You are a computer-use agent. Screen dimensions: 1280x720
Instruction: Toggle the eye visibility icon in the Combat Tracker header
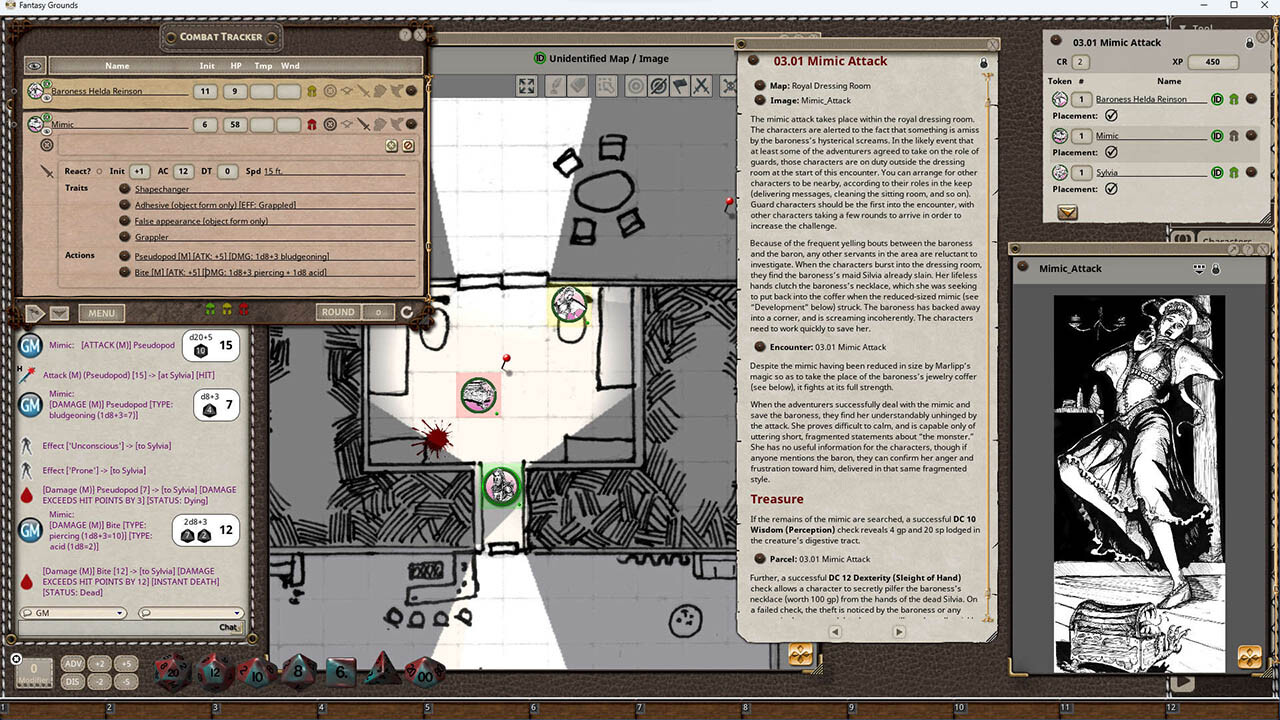click(x=34, y=65)
